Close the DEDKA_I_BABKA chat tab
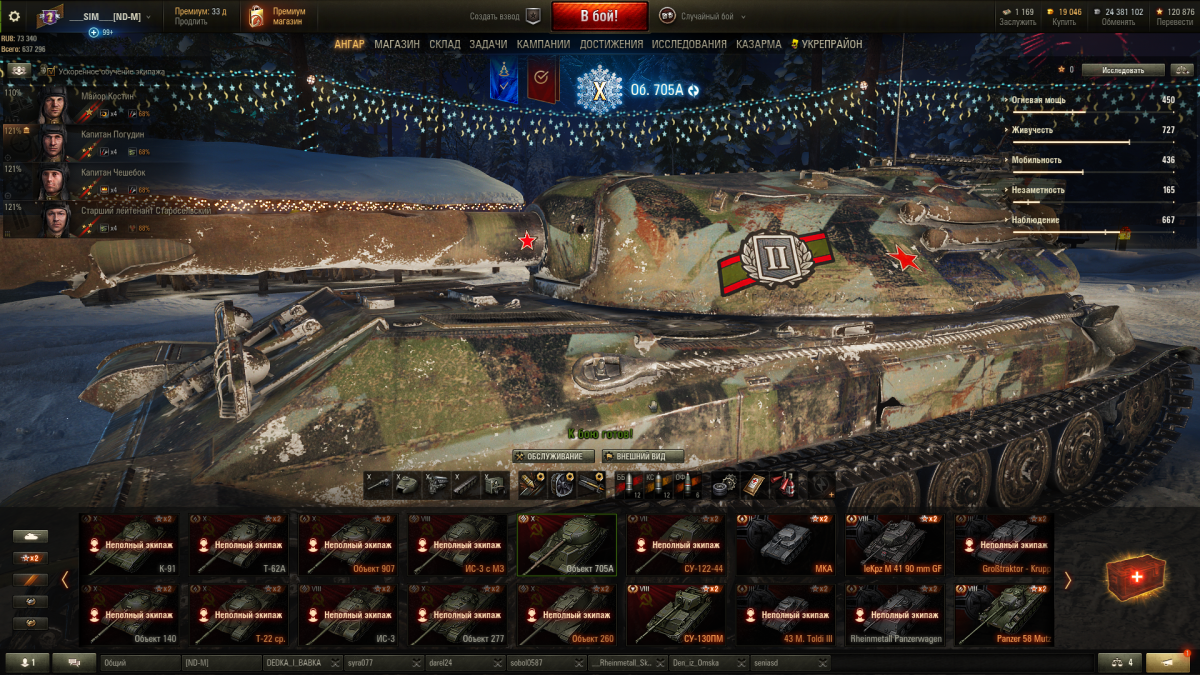Viewport: 1200px width, 675px height. pyautogui.click(x=335, y=663)
